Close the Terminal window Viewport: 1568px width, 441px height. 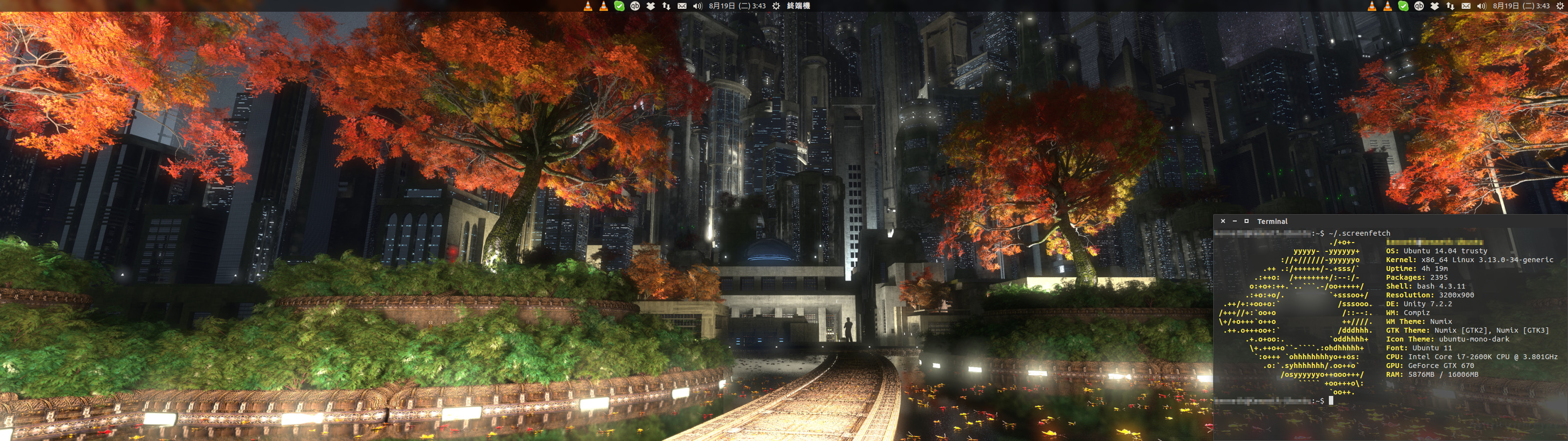tap(1223, 221)
